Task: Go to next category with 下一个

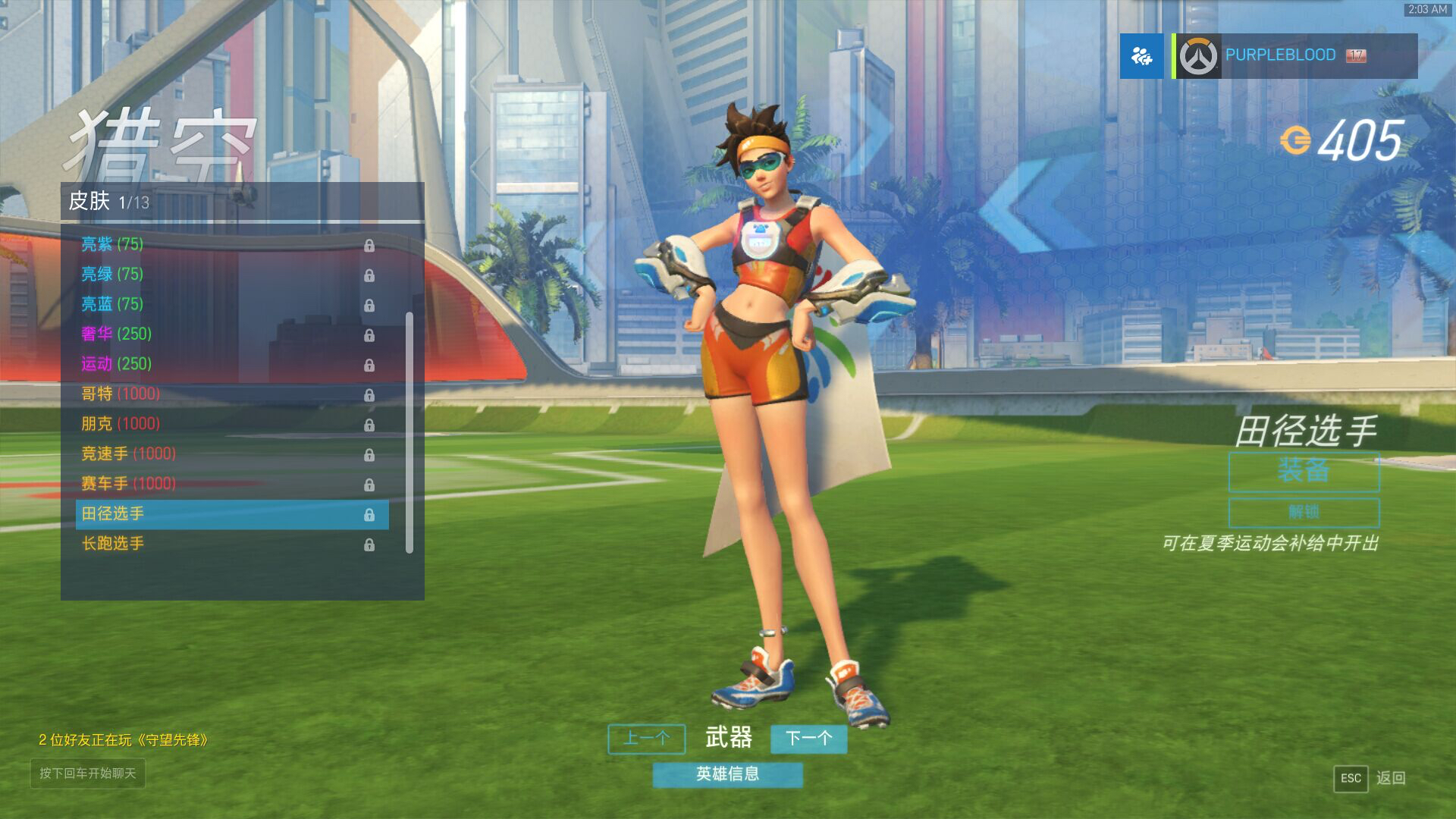Action: tap(808, 739)
